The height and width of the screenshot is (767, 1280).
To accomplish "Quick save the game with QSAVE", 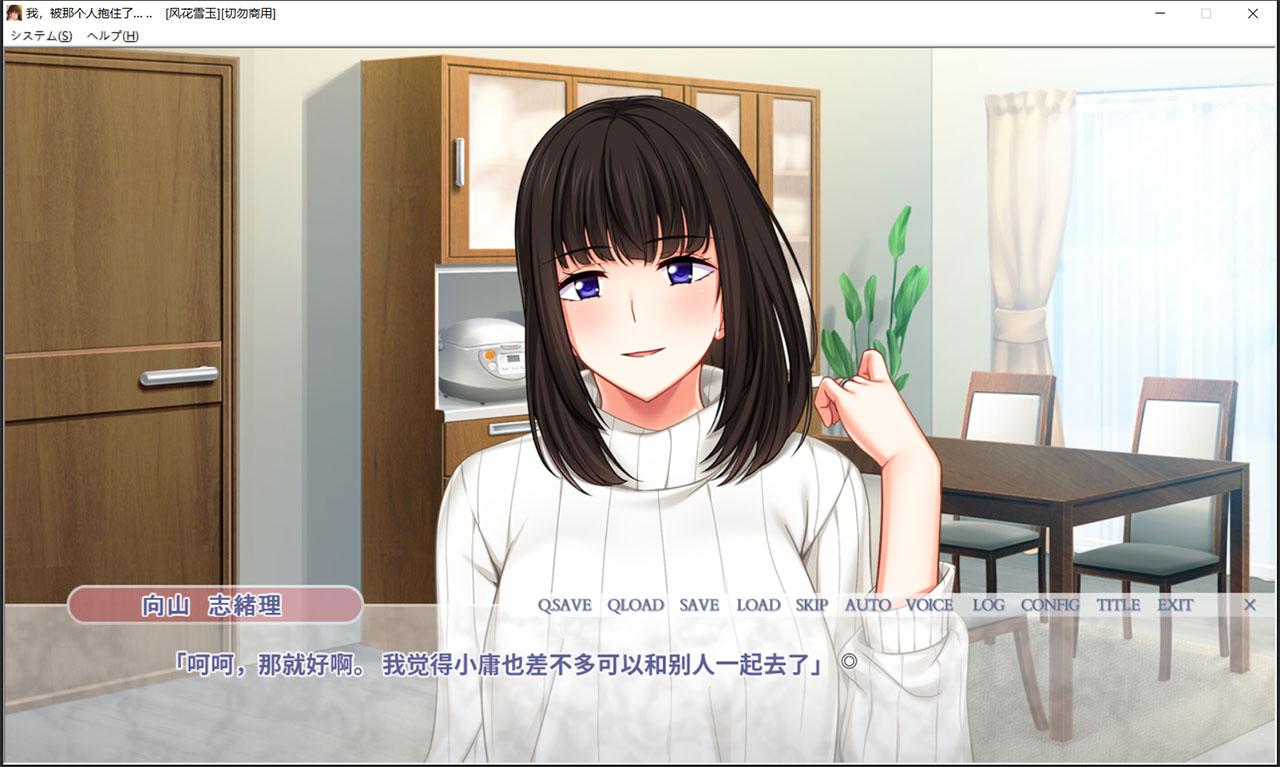I will click(563, 605).
